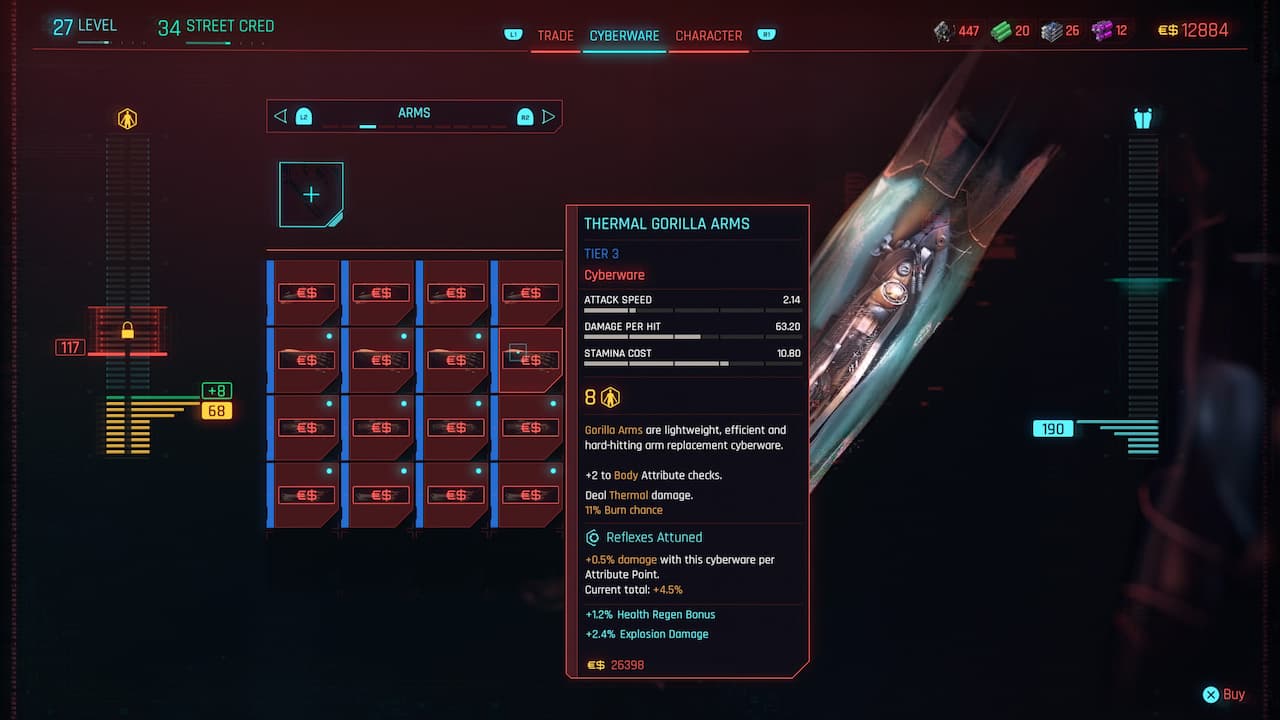Image resolution: width=1280 pixels, height=720 pixels.
Task: Click the empty cyberware slot with plus sign
Action: [x=310, y=194]
